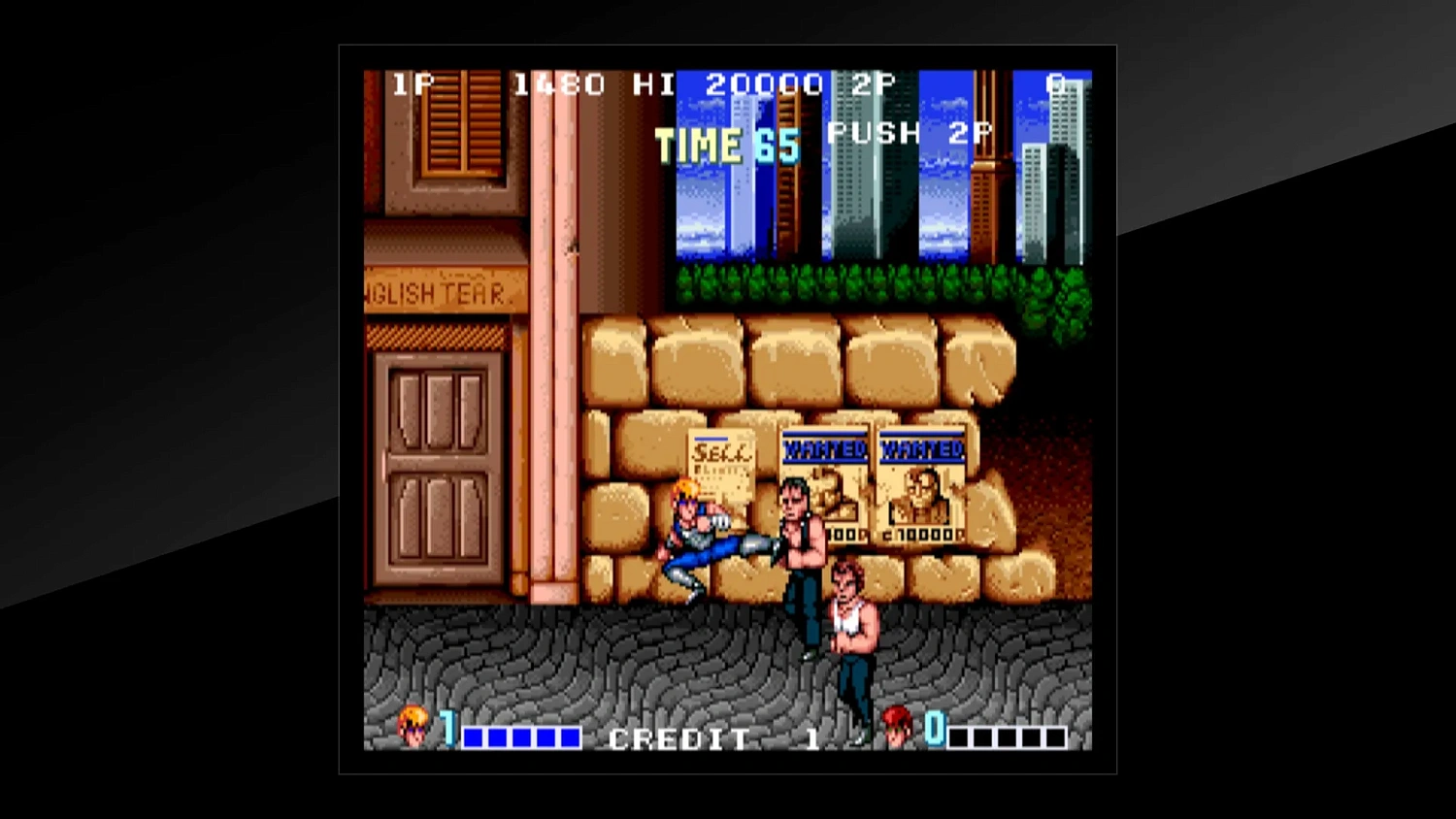Click the Player 2 red-haired head icon
The width and height of the screenshot is (1456, 819).
pos(895,727)
